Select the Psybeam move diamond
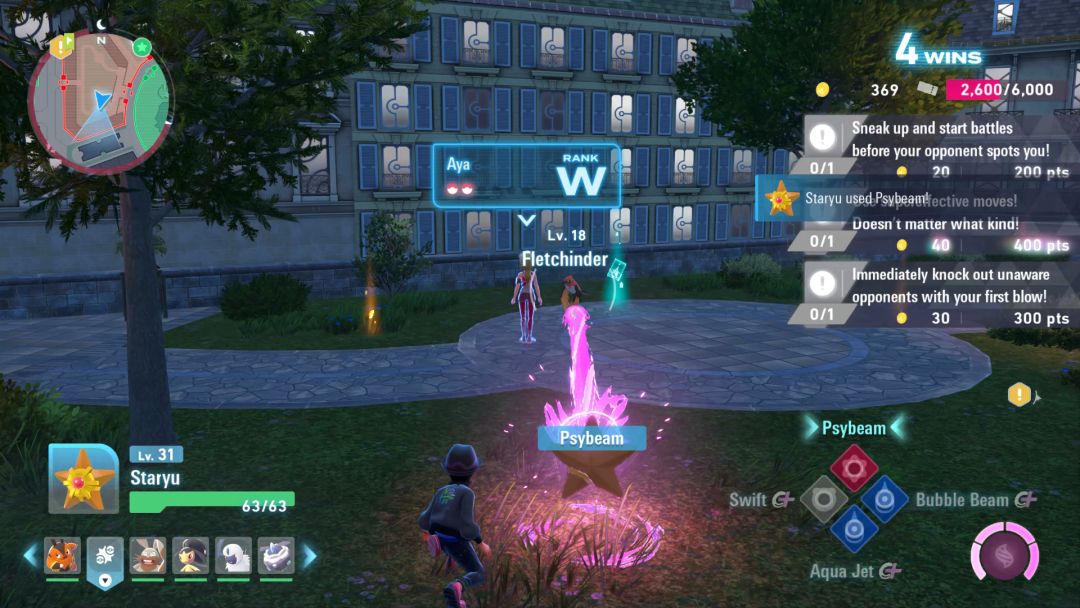 (854, 467)
